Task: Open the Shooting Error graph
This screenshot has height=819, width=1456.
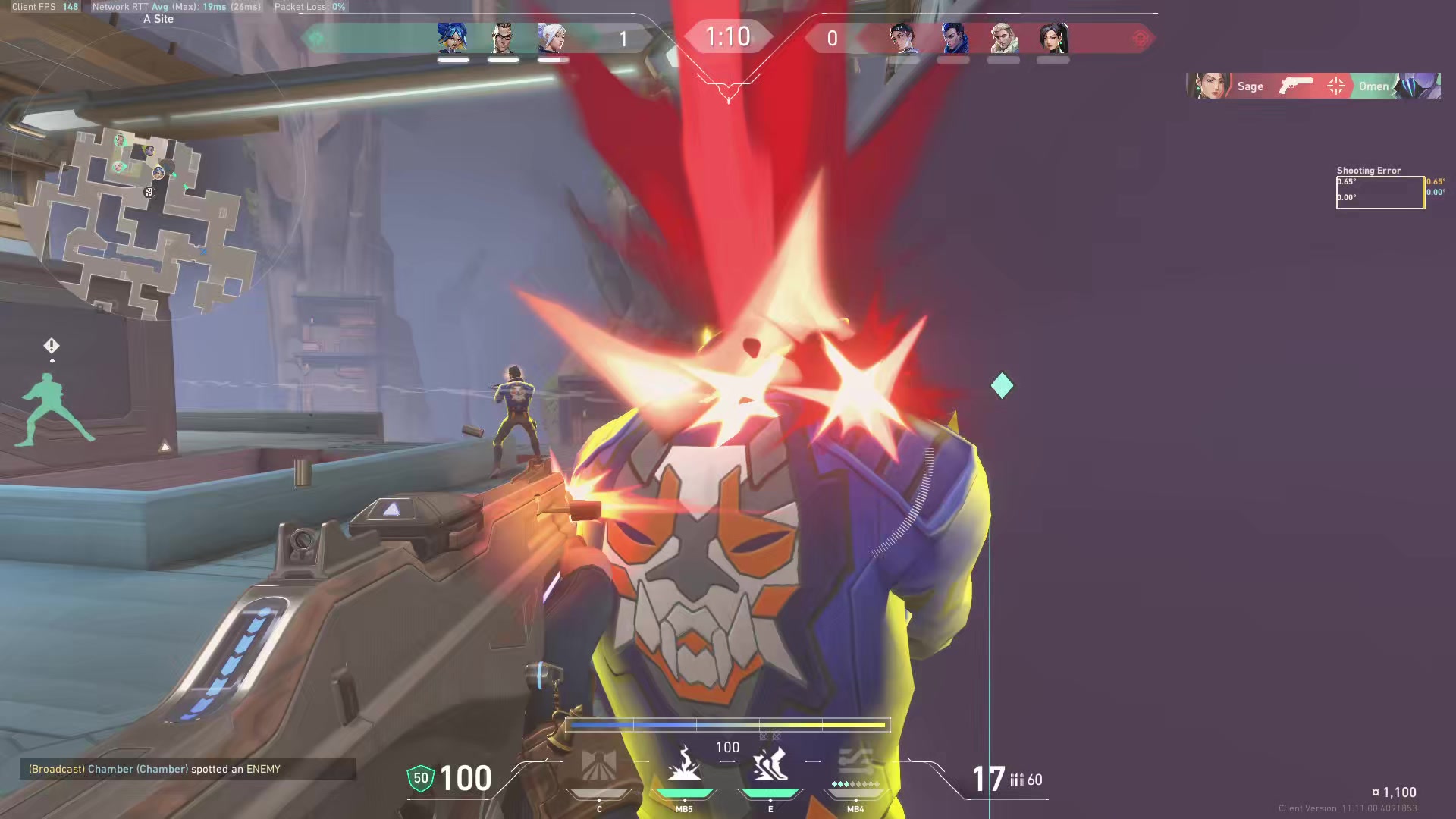Action: pyautogui.click(x=1379, y=192)
